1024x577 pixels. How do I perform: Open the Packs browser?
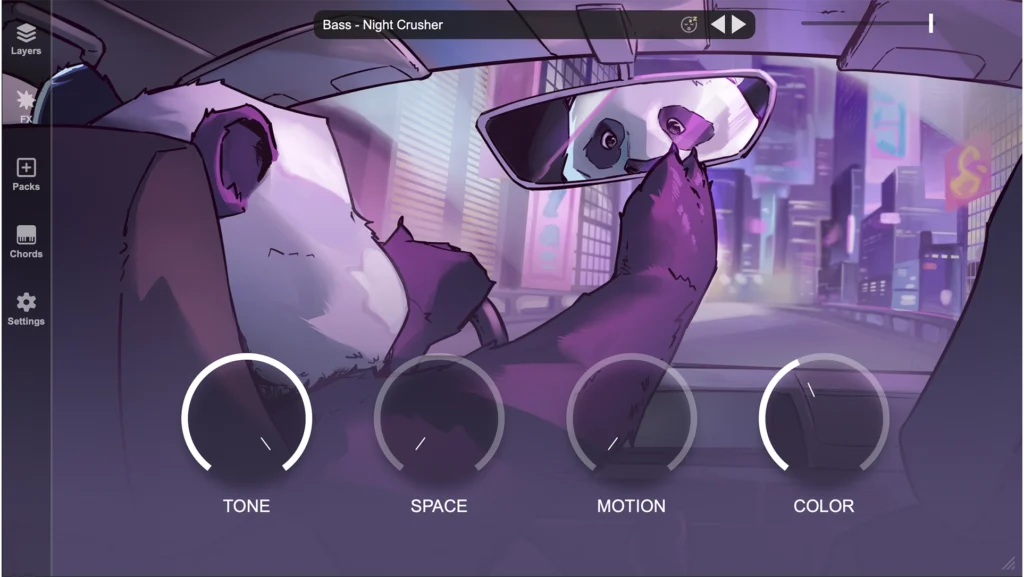[x=26, y=174]
